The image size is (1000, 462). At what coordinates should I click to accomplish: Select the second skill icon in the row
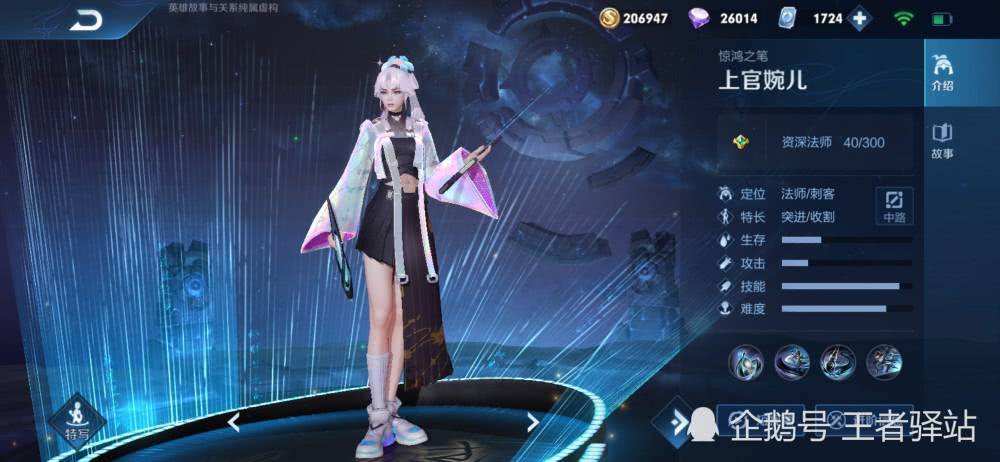pos(791,360)
